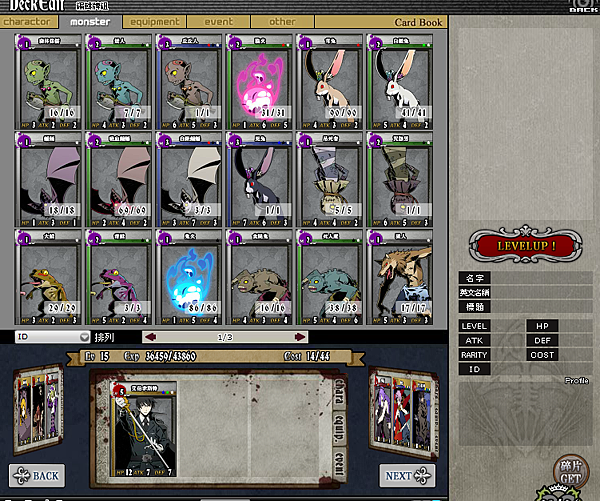Image resolution: width=600 pixels, height=501 pixels.
Task: Open the ID sort dropdown
Action: (x=52, y=337)
